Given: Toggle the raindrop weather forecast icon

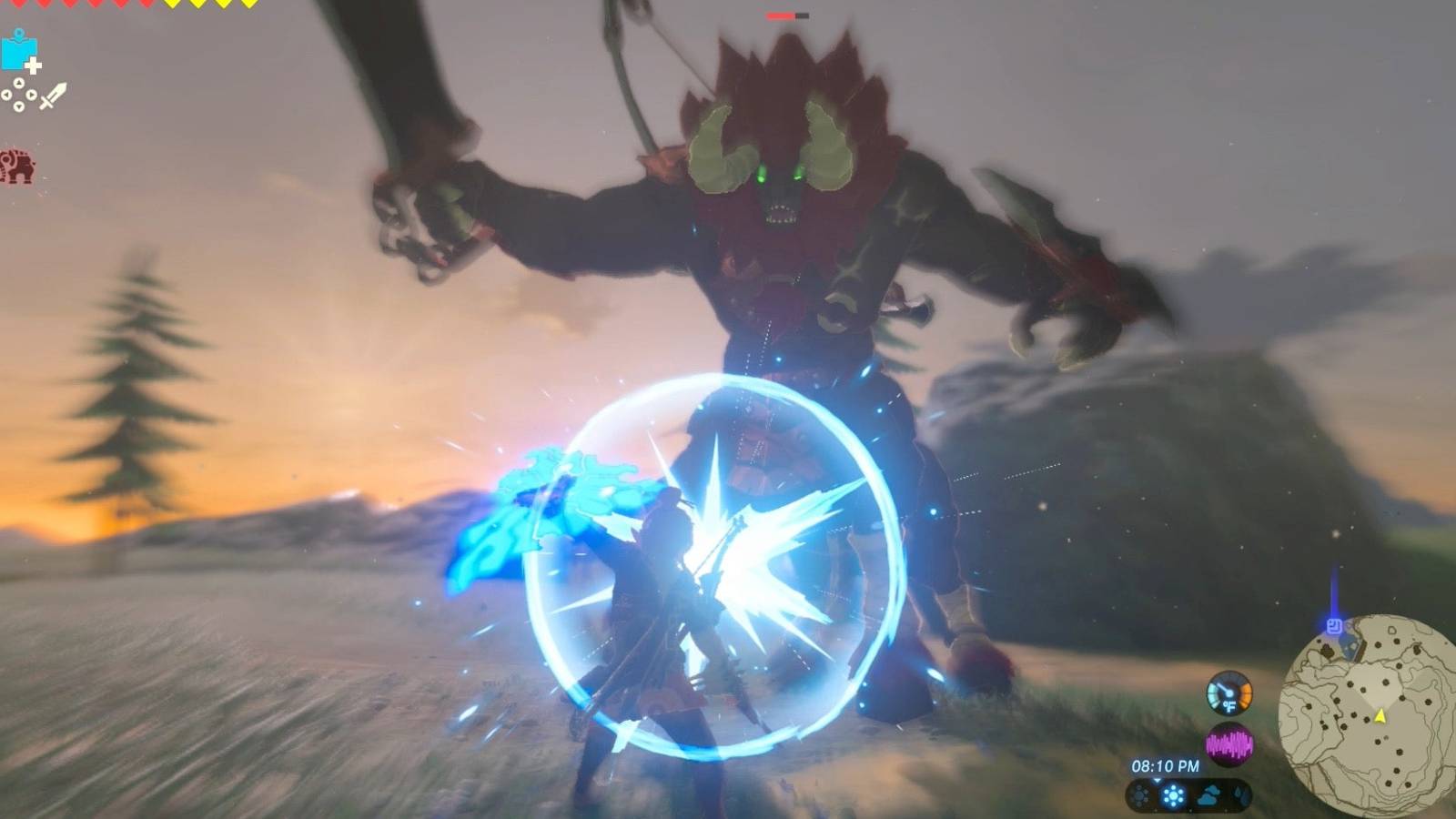Looking at the screenshot, I should click(1238, 793).
